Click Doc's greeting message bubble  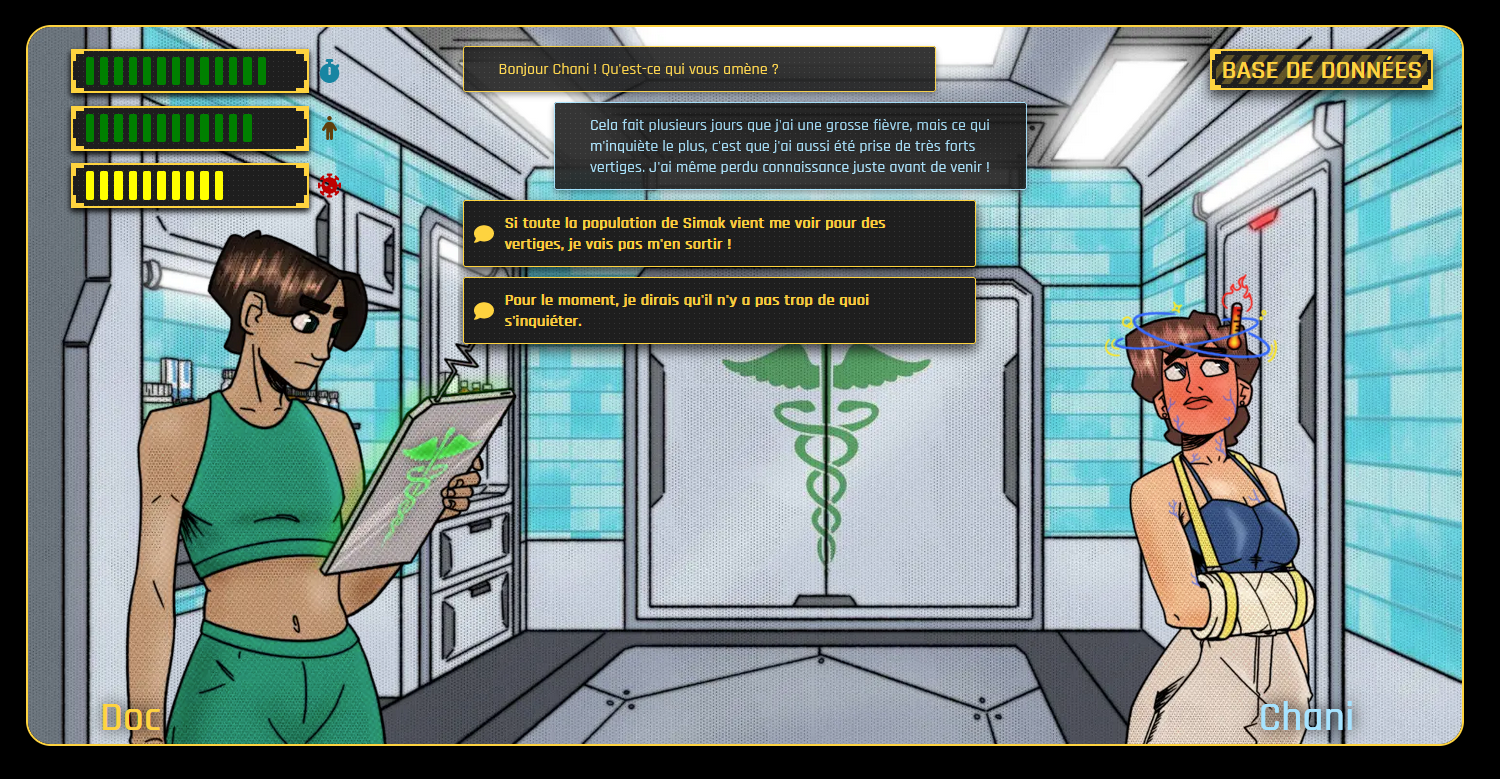(x=700, y=69)
